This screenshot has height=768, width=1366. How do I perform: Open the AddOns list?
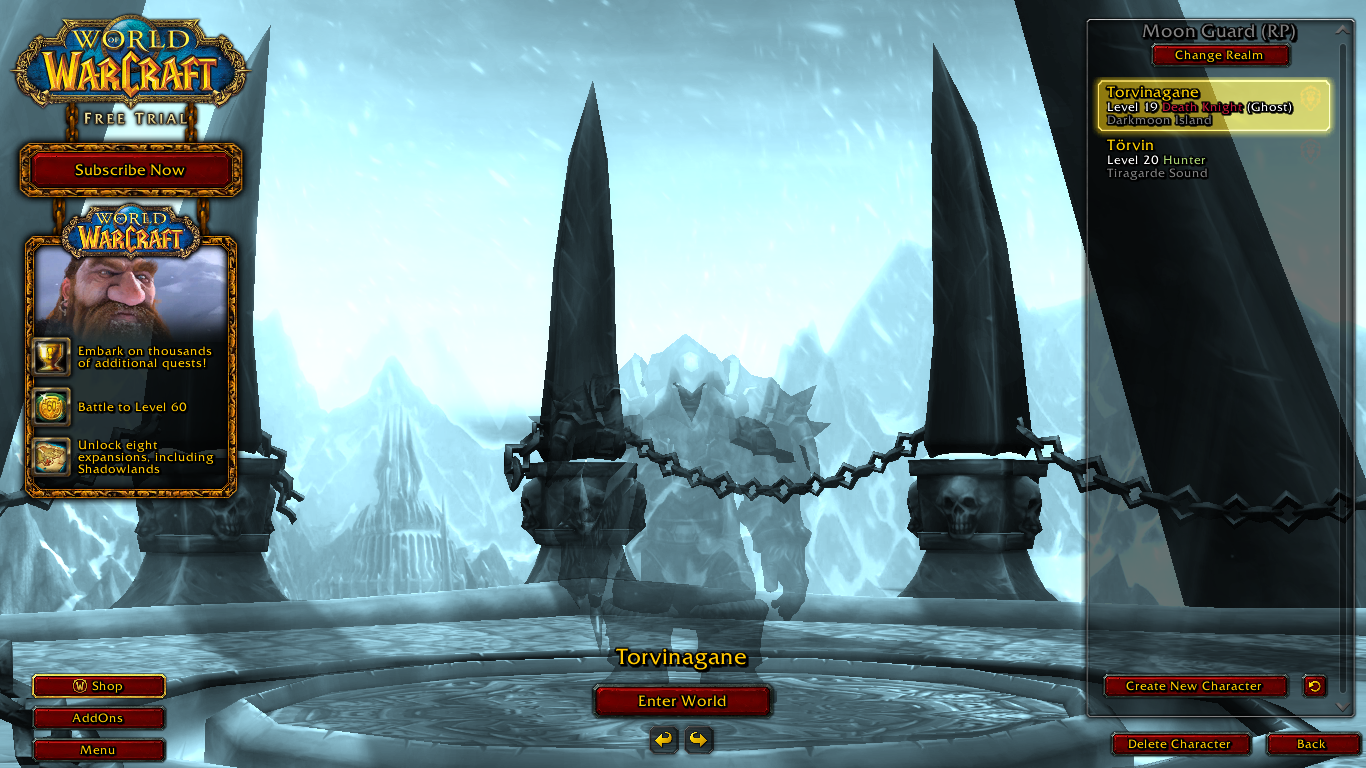[x=98, y=718]
